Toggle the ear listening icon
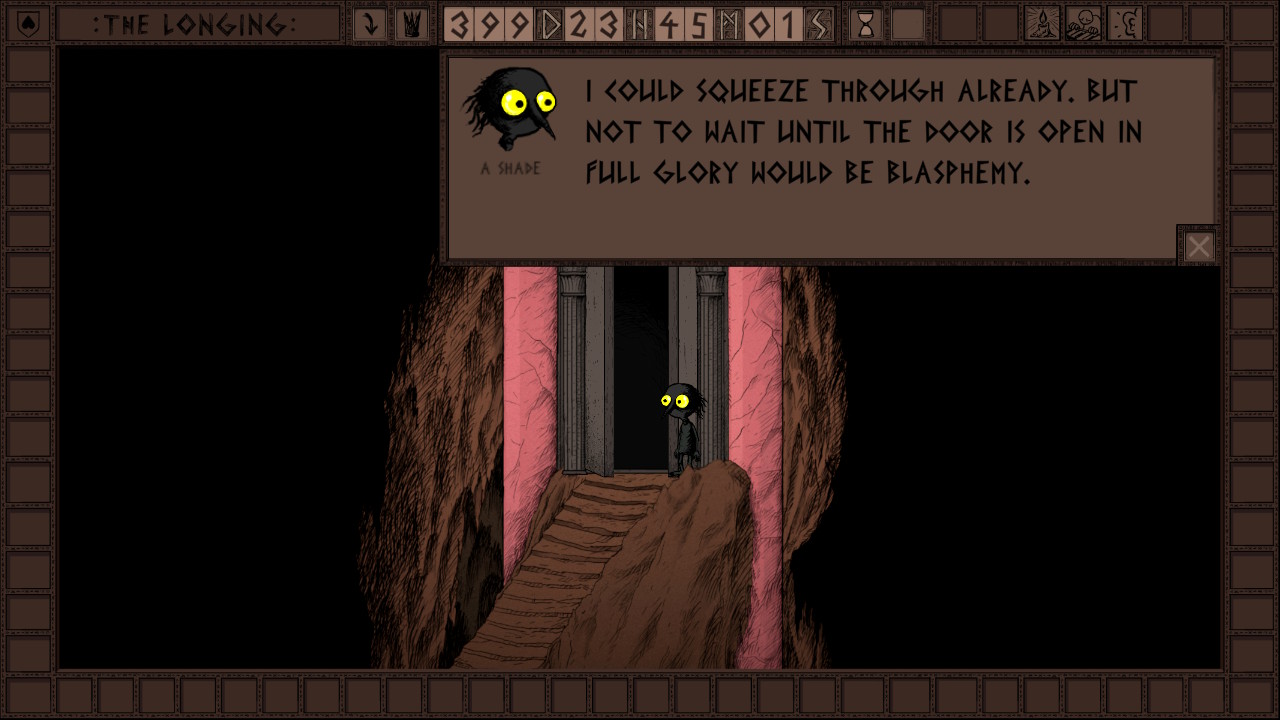Screen dimensions: 1280x720 point(1125,24)
